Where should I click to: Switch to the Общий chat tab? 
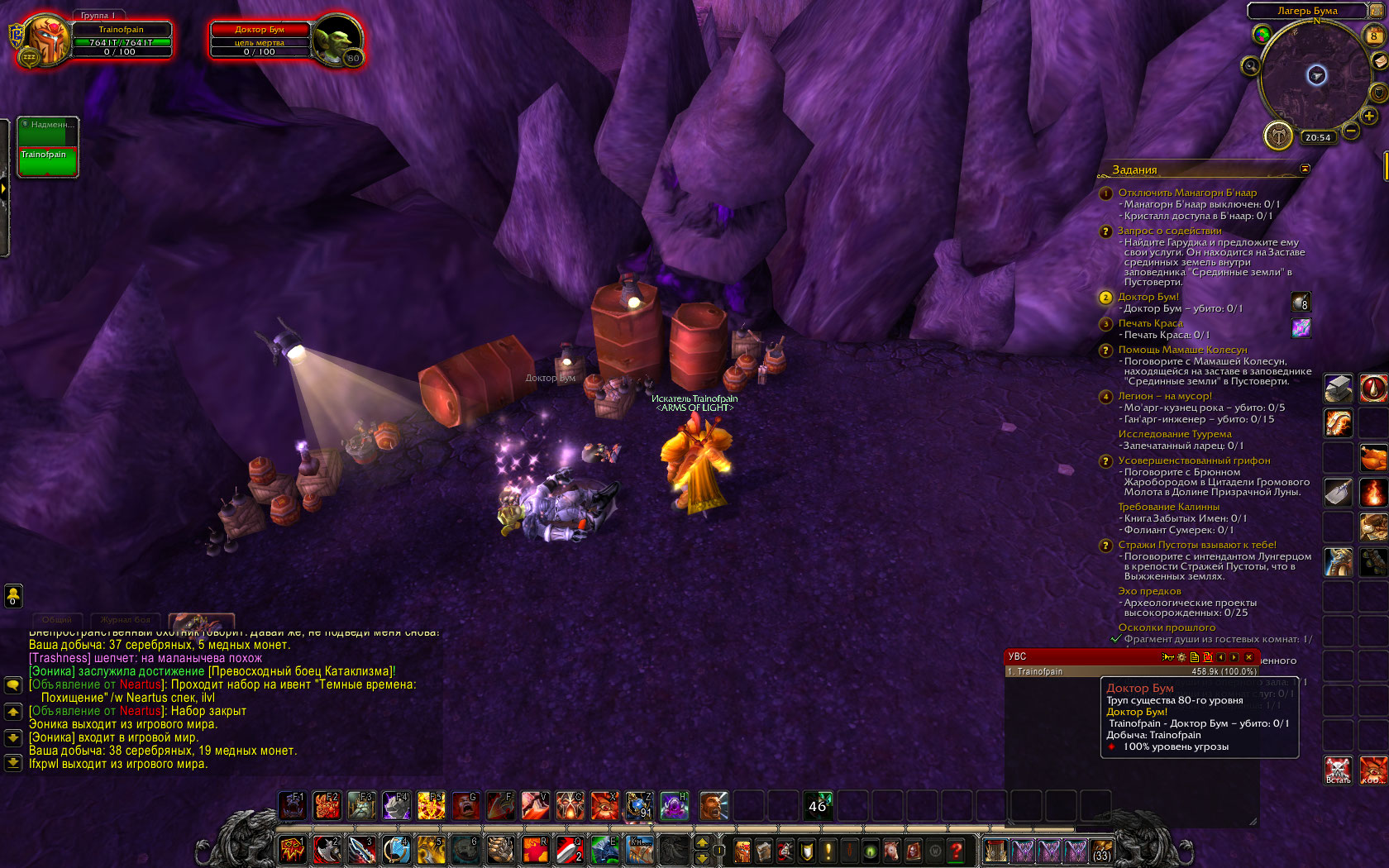point(57,620)
